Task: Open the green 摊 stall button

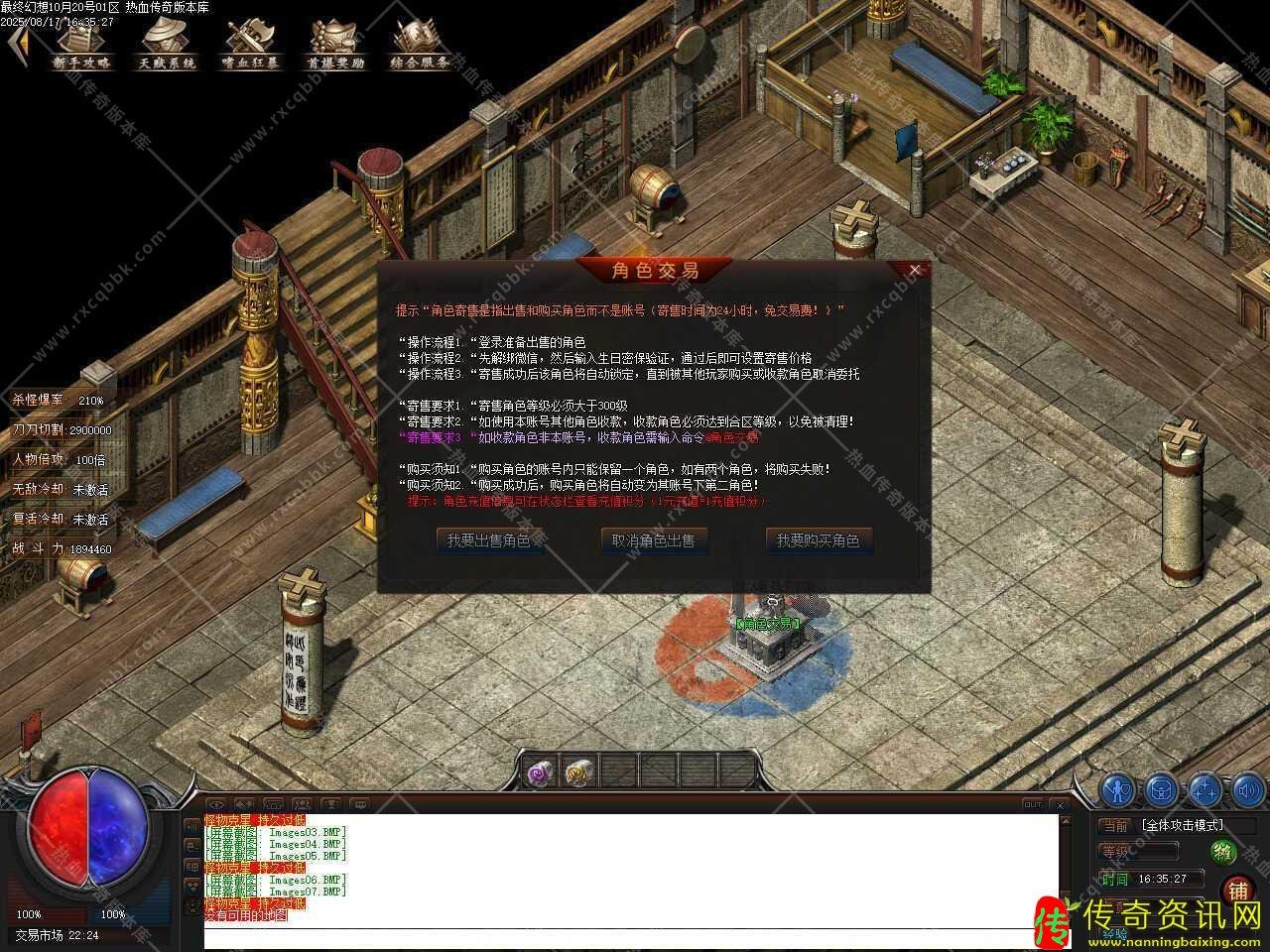Action: [1222, 853]
